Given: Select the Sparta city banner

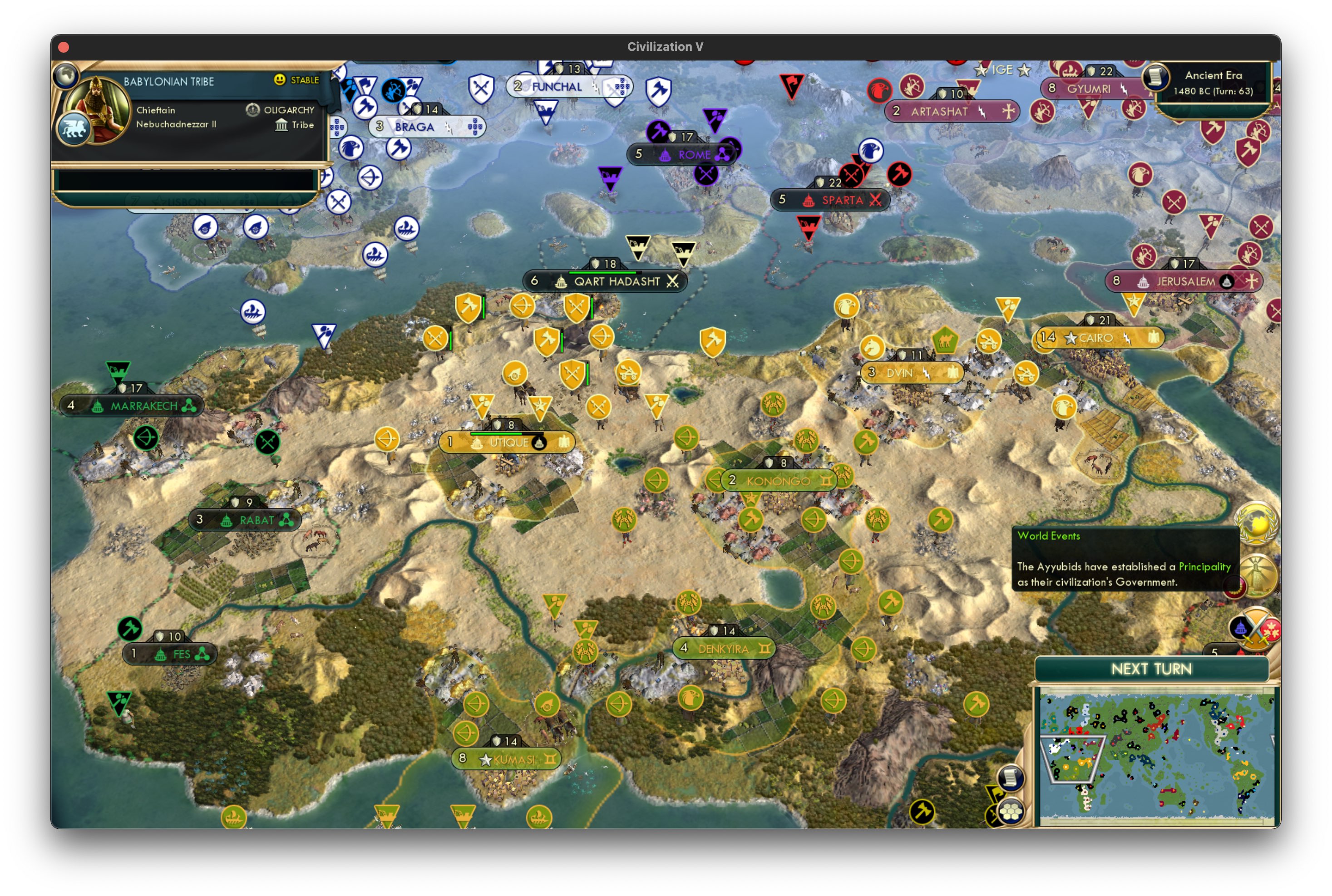Looking at the screenshot, I should (x=830, y=200).
